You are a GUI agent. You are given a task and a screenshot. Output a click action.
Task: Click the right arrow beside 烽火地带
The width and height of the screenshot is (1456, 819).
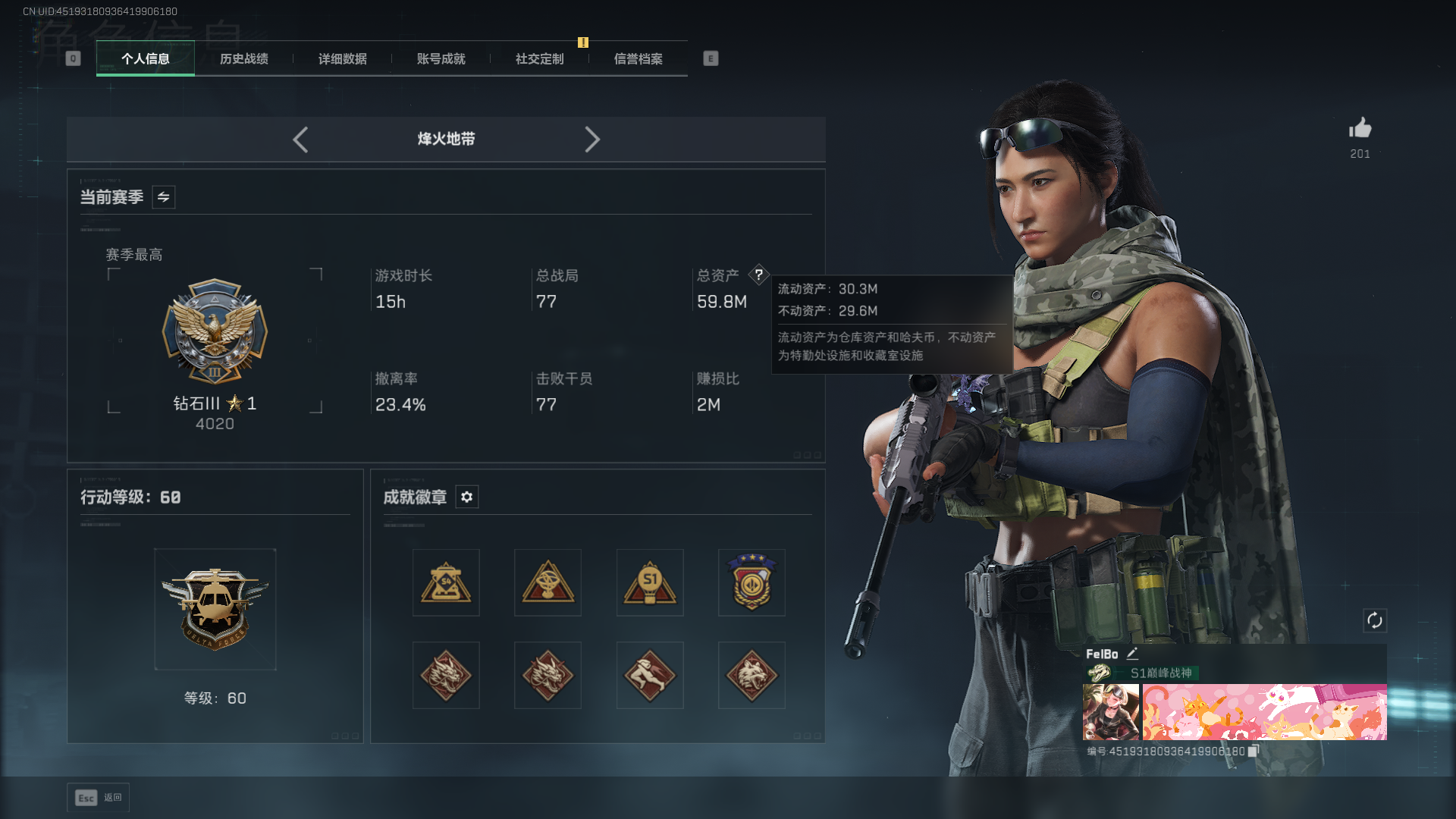coord(592,140)
